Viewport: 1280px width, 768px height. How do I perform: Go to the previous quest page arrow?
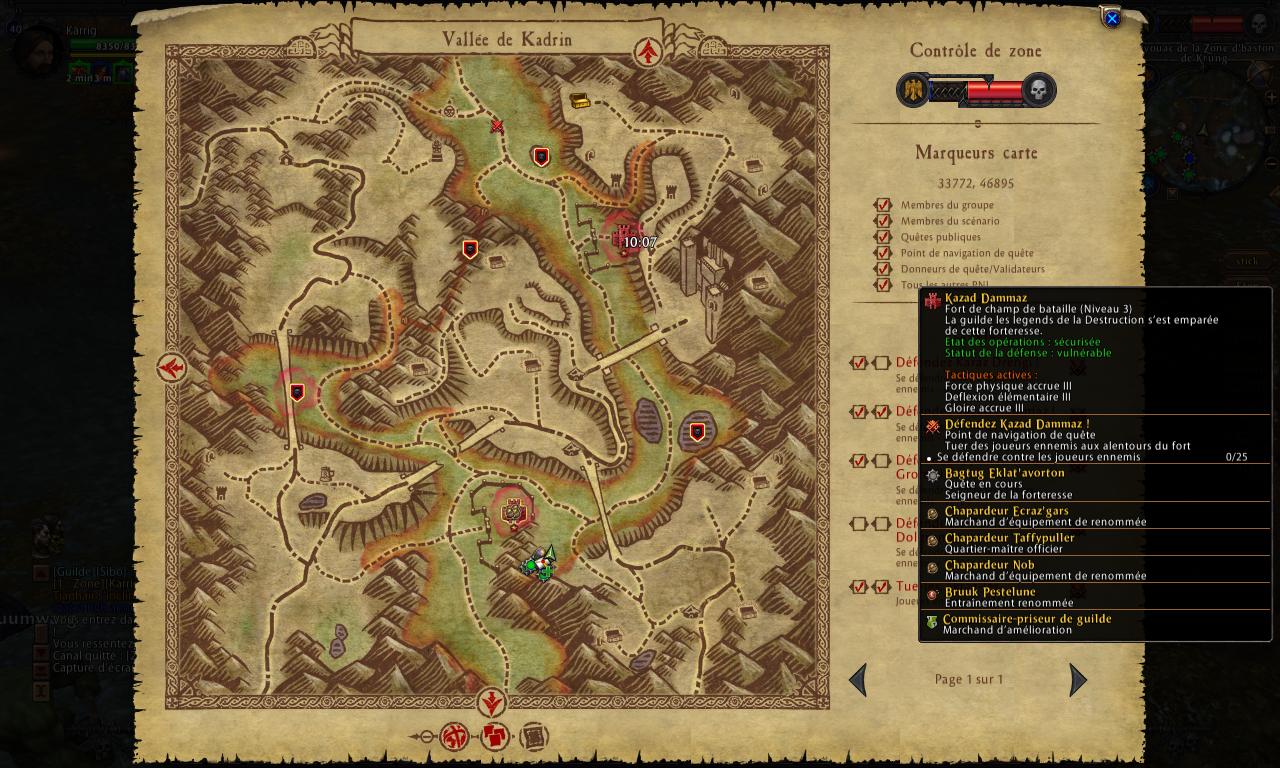858,680
